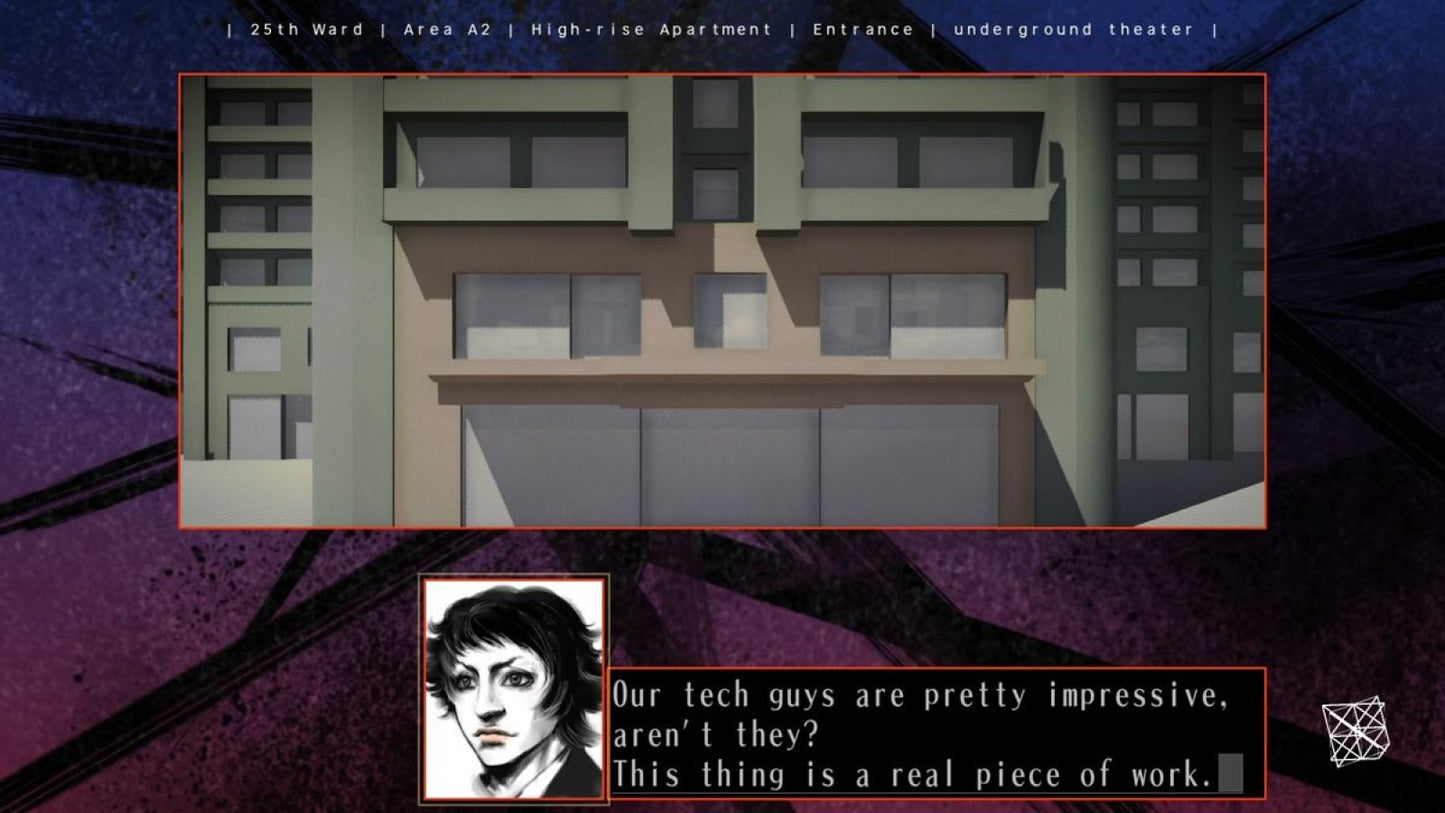Click the wireframe polyhedron icon
Viewport: 1445px width, 813px height.
[1355, 730]
